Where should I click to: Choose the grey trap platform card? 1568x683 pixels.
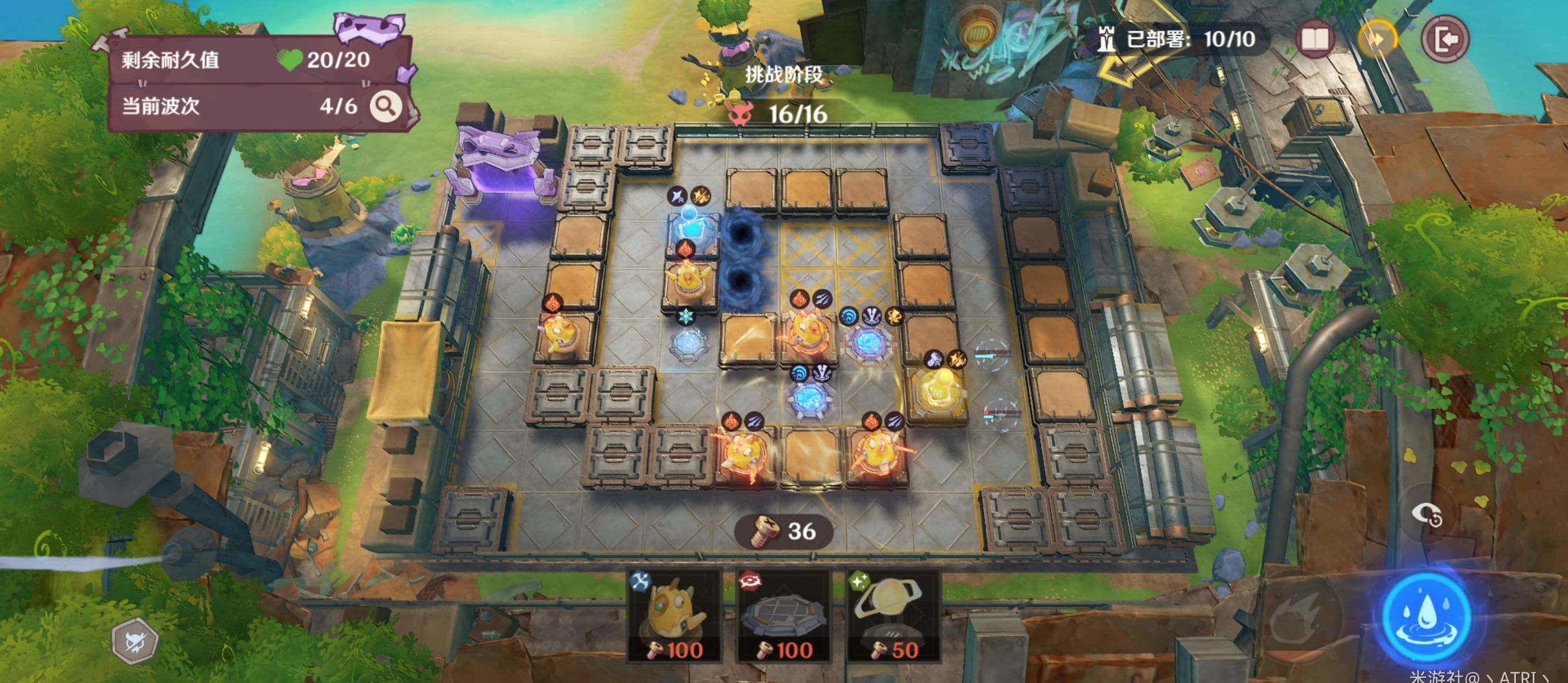[x=783, y=616]
